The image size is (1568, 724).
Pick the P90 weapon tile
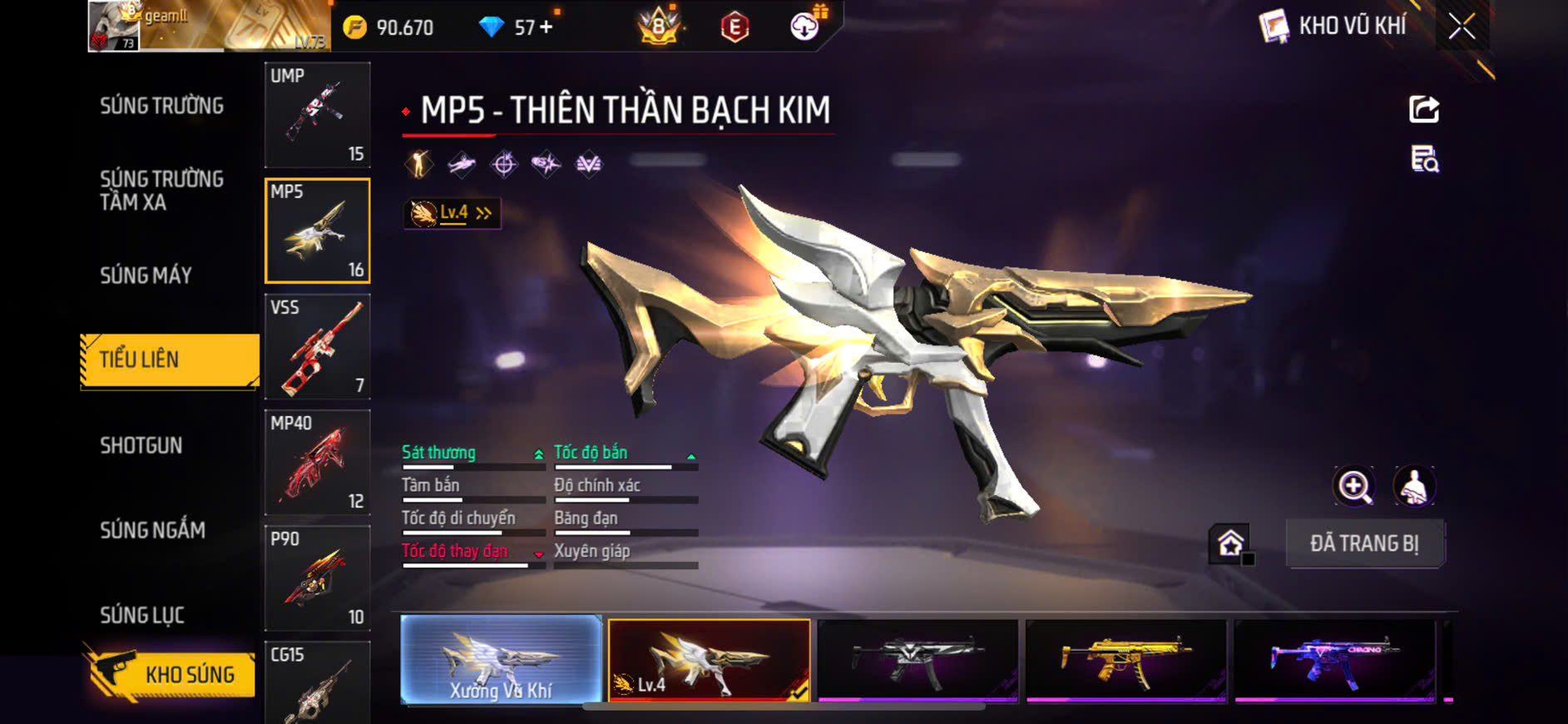[x=317, y=578]
